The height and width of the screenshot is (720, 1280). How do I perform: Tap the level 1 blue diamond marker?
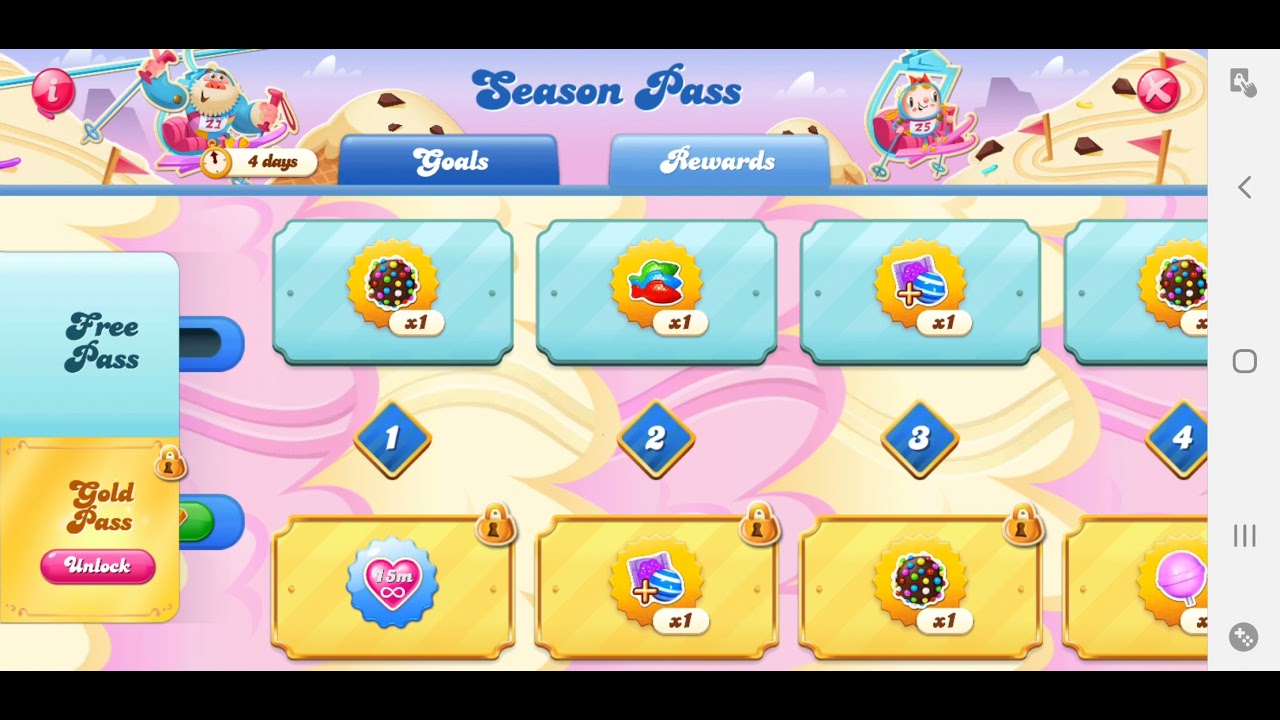tap(392, 438)
